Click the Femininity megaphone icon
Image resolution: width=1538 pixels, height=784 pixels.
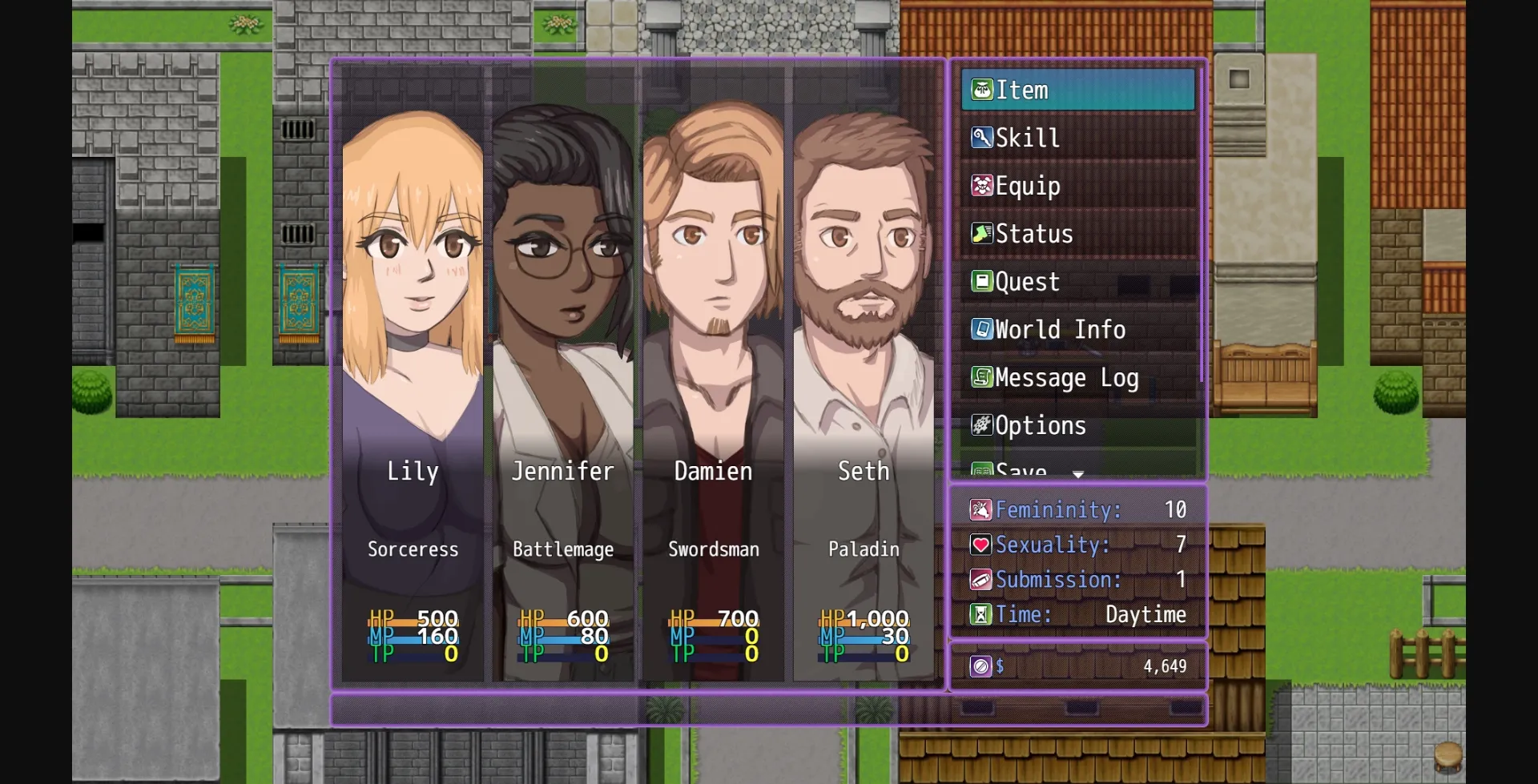pyautogui.click(x=980, y=509)
